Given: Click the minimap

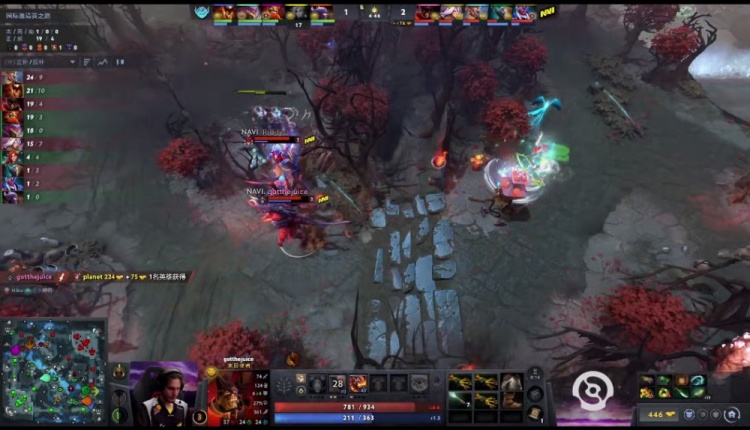Looking at the screenshot, I should 54,371.
